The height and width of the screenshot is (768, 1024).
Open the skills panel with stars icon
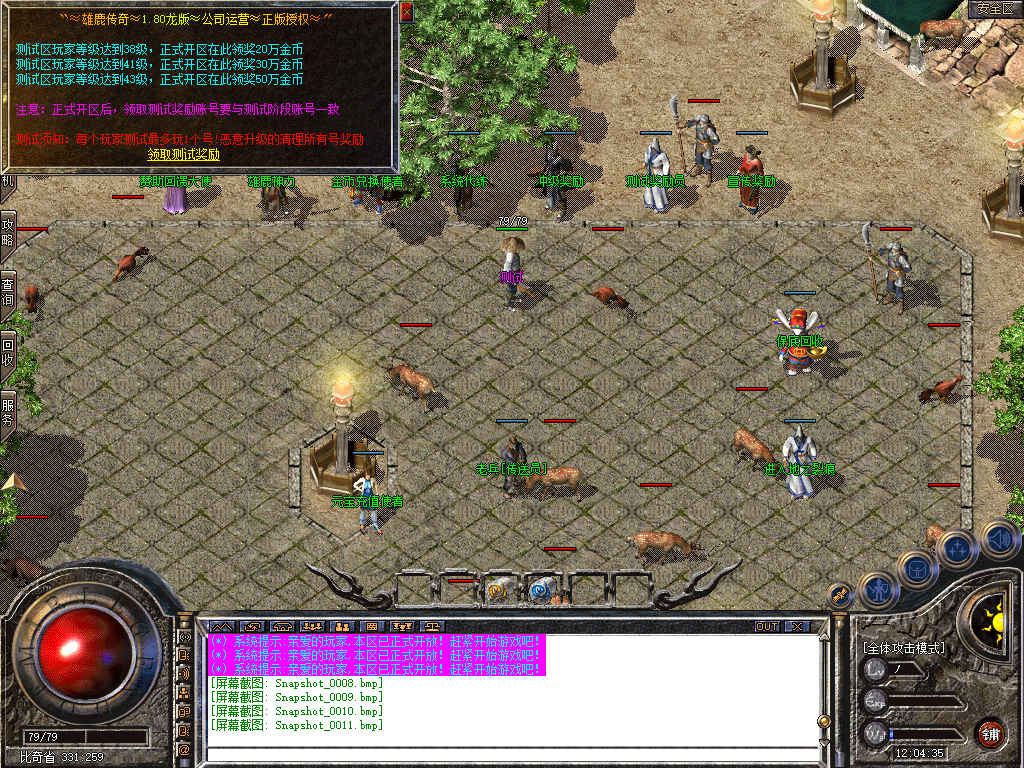(x=957, y=549)
